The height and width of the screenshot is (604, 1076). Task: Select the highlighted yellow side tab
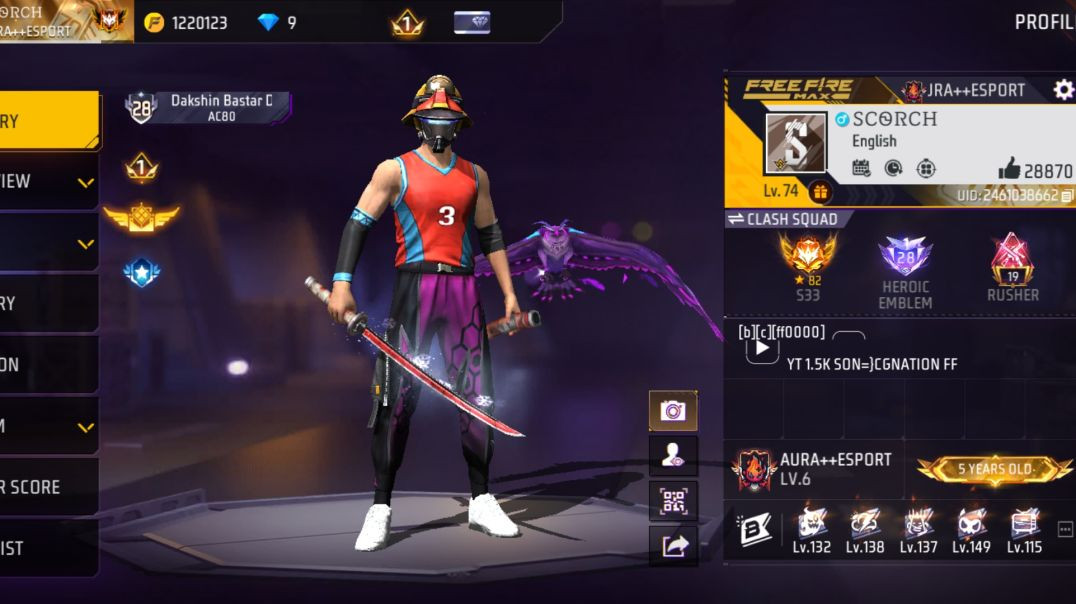click(x=48, y=121)
